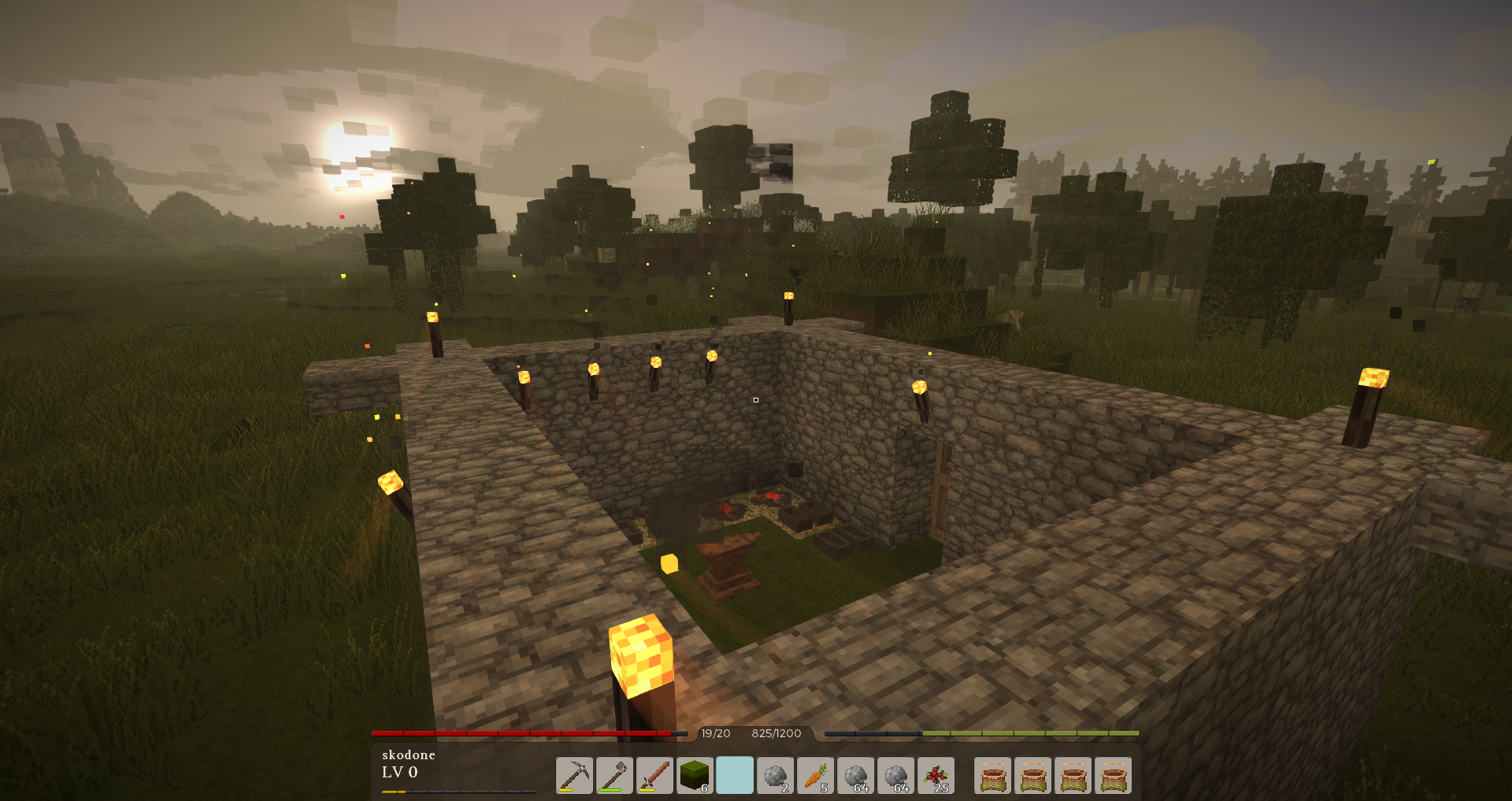Select the stone stack of 2
The width and height of the screenshot is (1512, 801).
tap(775, 775)
